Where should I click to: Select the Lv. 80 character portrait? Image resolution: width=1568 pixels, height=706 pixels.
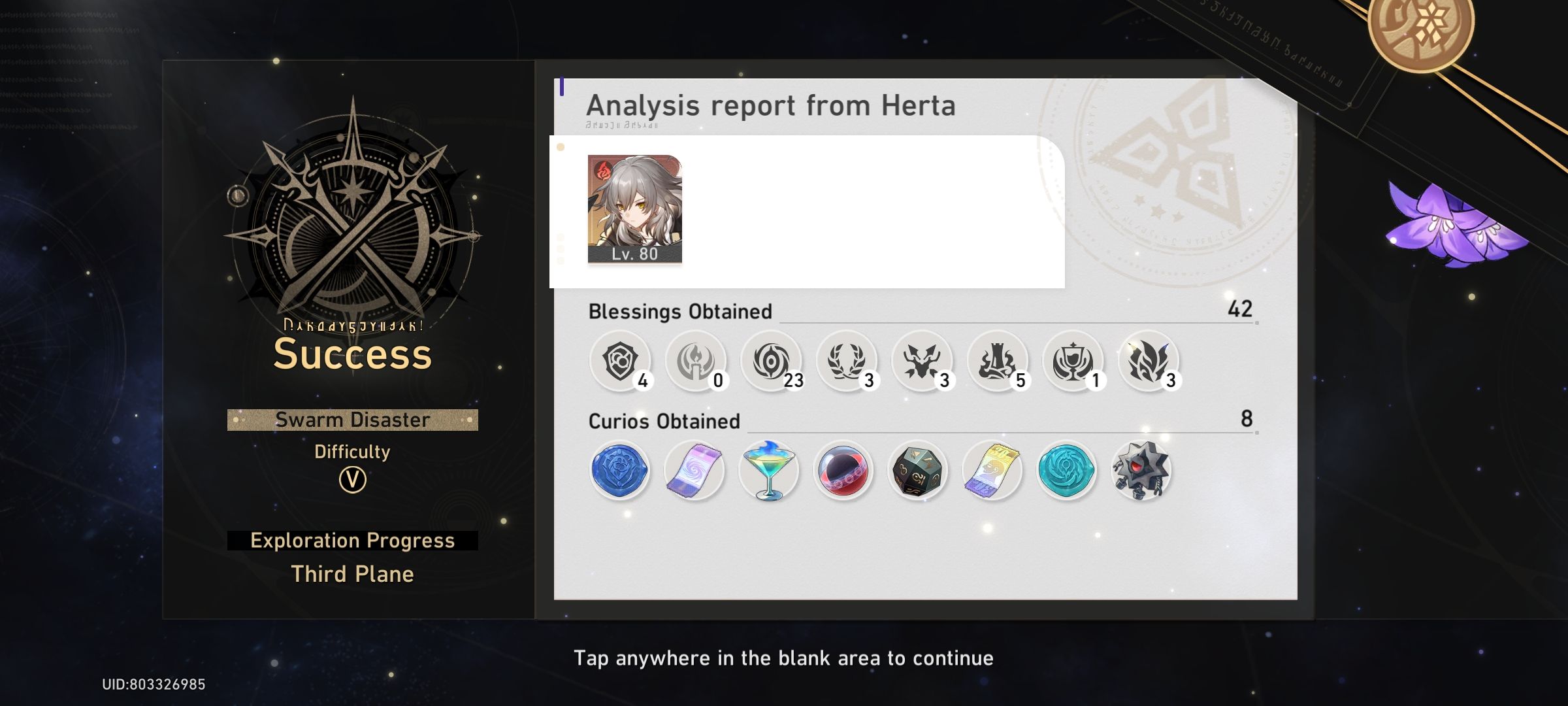pyautogui.click(x=635, y=209)
